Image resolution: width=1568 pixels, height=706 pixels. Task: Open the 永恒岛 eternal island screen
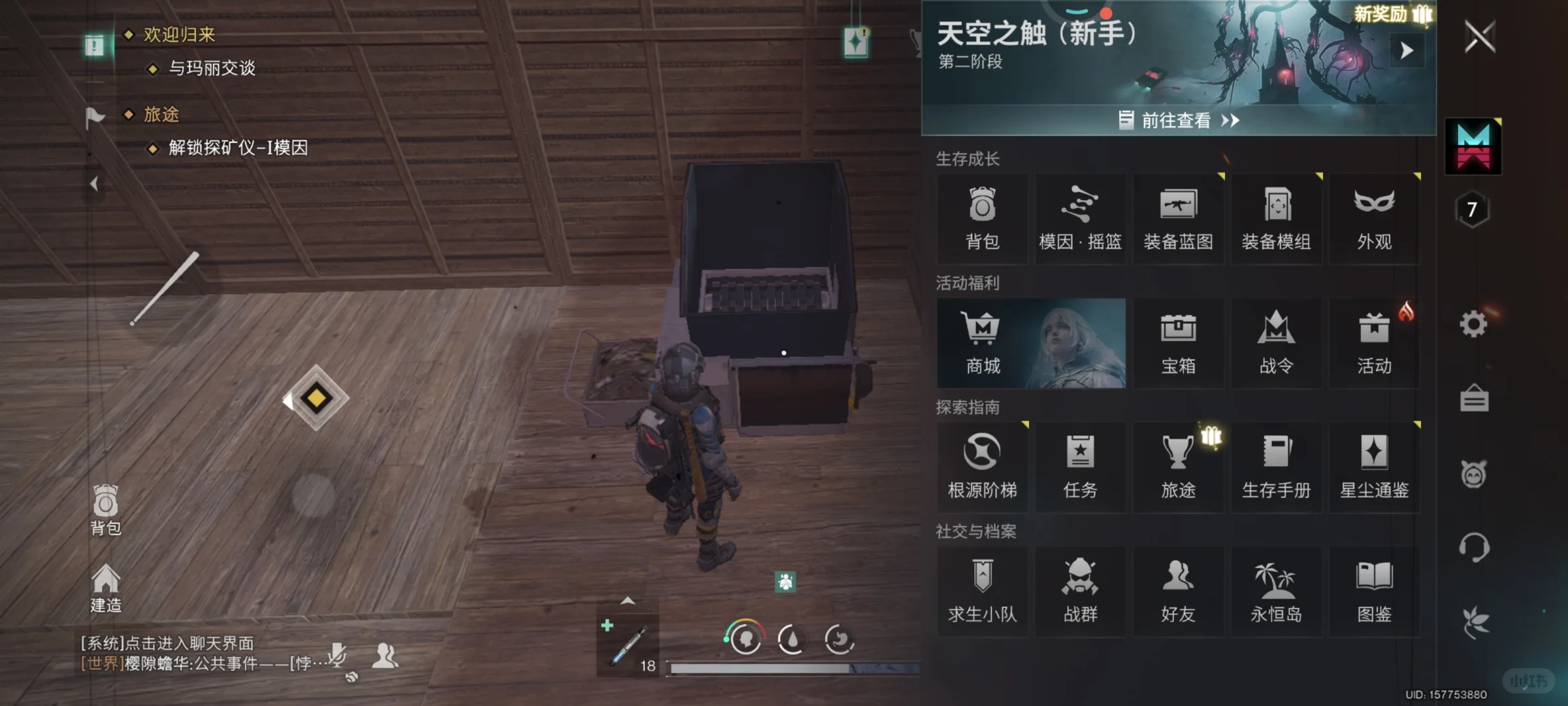click(1277, 590)
